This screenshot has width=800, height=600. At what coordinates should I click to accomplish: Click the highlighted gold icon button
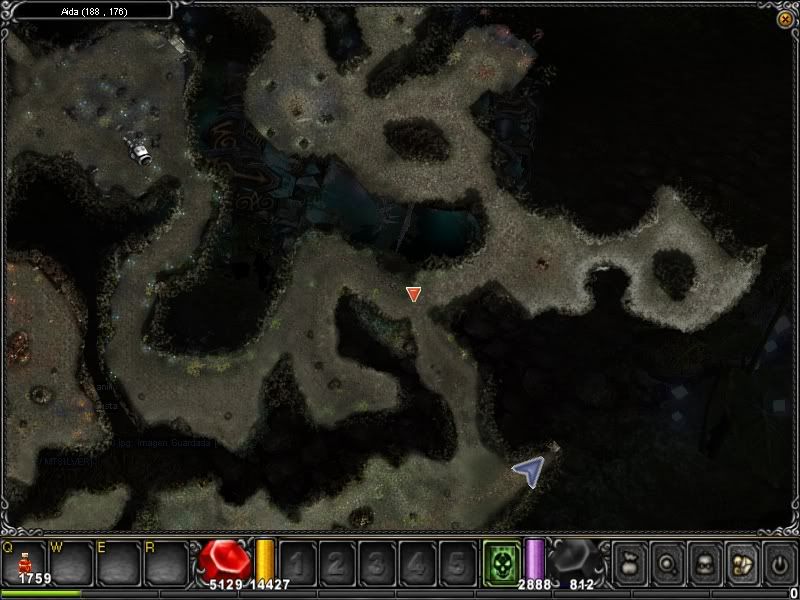[x=741, y=562]
